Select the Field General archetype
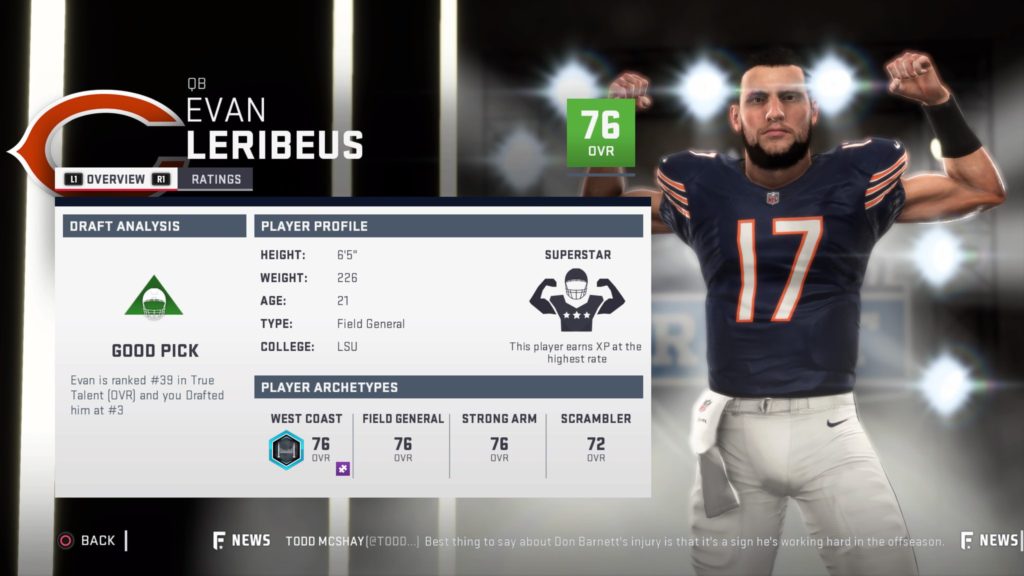The width and height of the screenshot is (1024, 576). point(403,440)
